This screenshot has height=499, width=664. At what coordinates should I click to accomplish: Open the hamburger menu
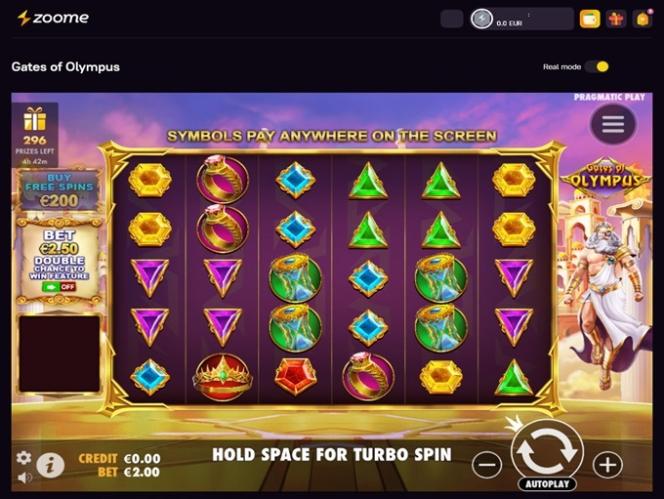pyautogui.click(x=612, y=124)
